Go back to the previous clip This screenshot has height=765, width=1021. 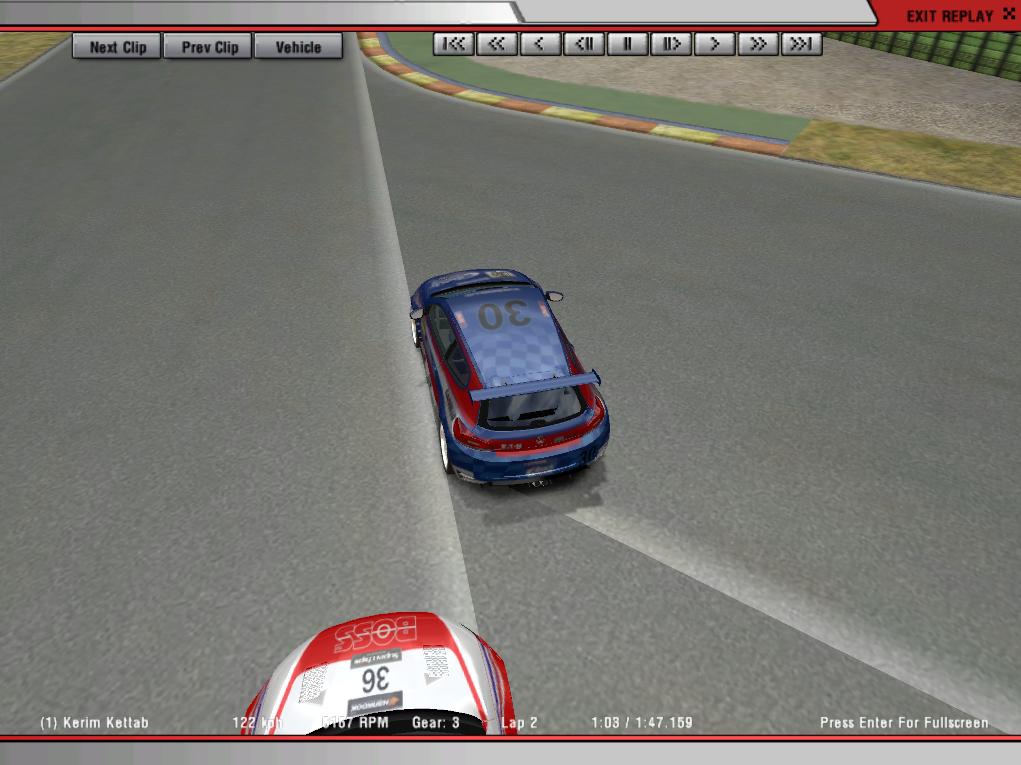point(209,47)
